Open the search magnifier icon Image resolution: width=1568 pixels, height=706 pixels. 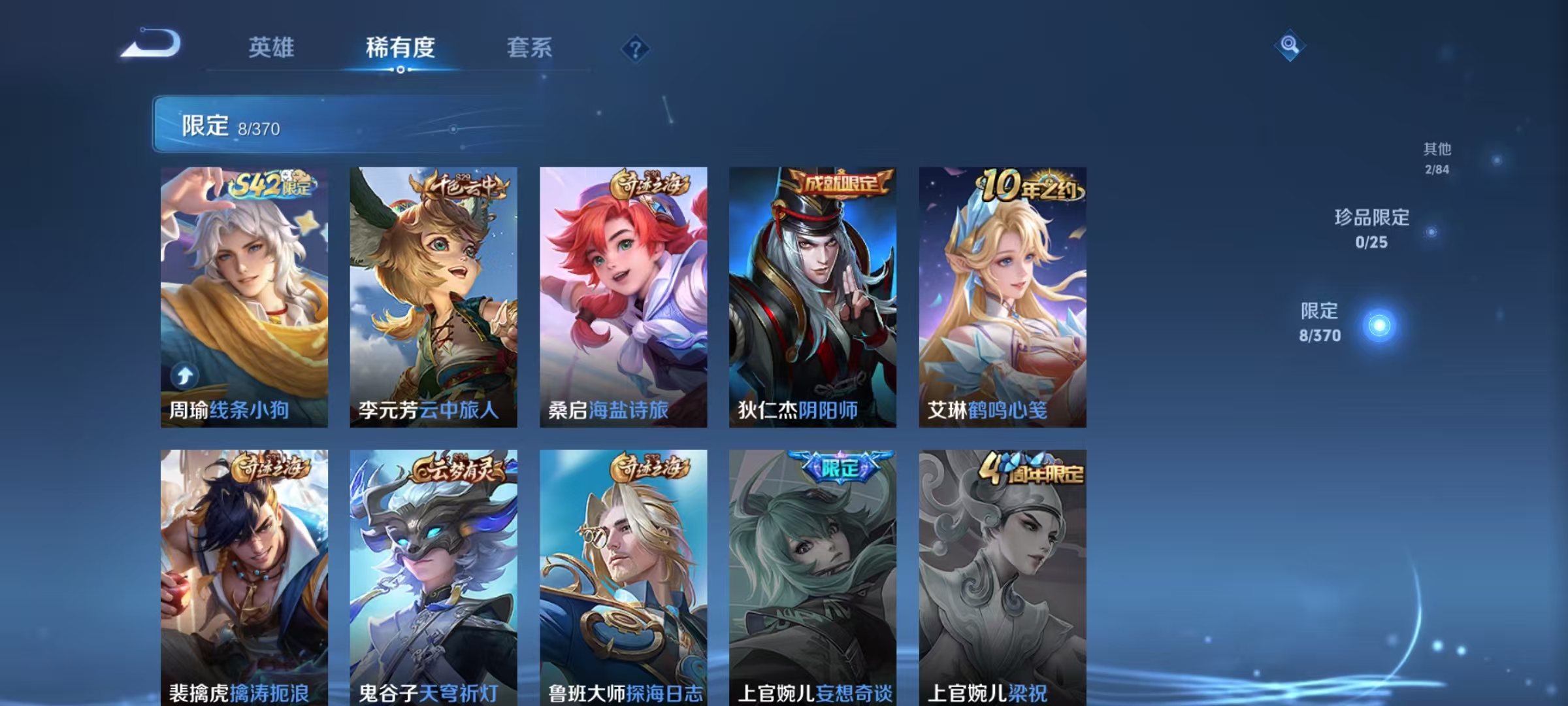point(1289,45)
